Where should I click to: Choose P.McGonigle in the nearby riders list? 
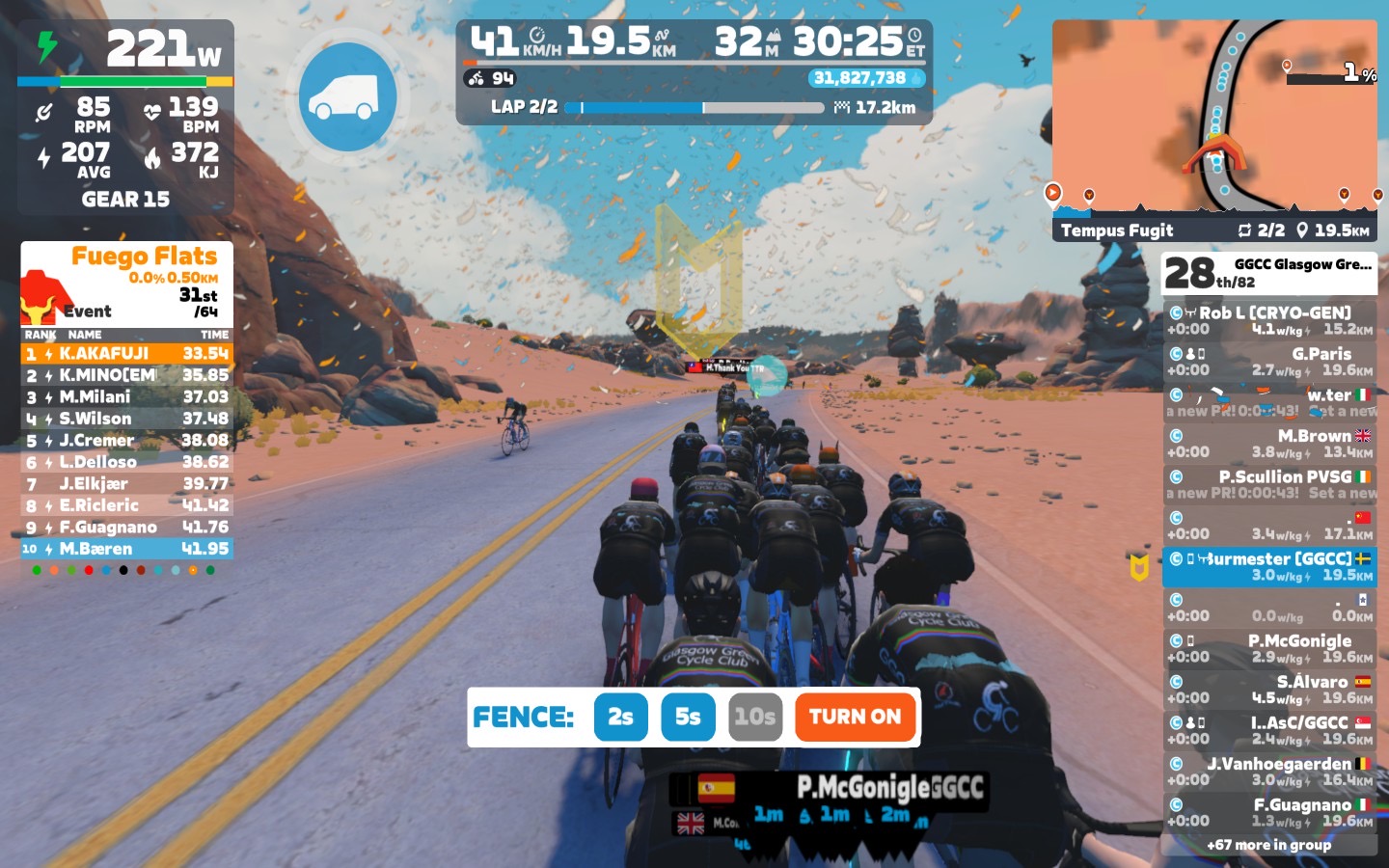coord(1269,648)
